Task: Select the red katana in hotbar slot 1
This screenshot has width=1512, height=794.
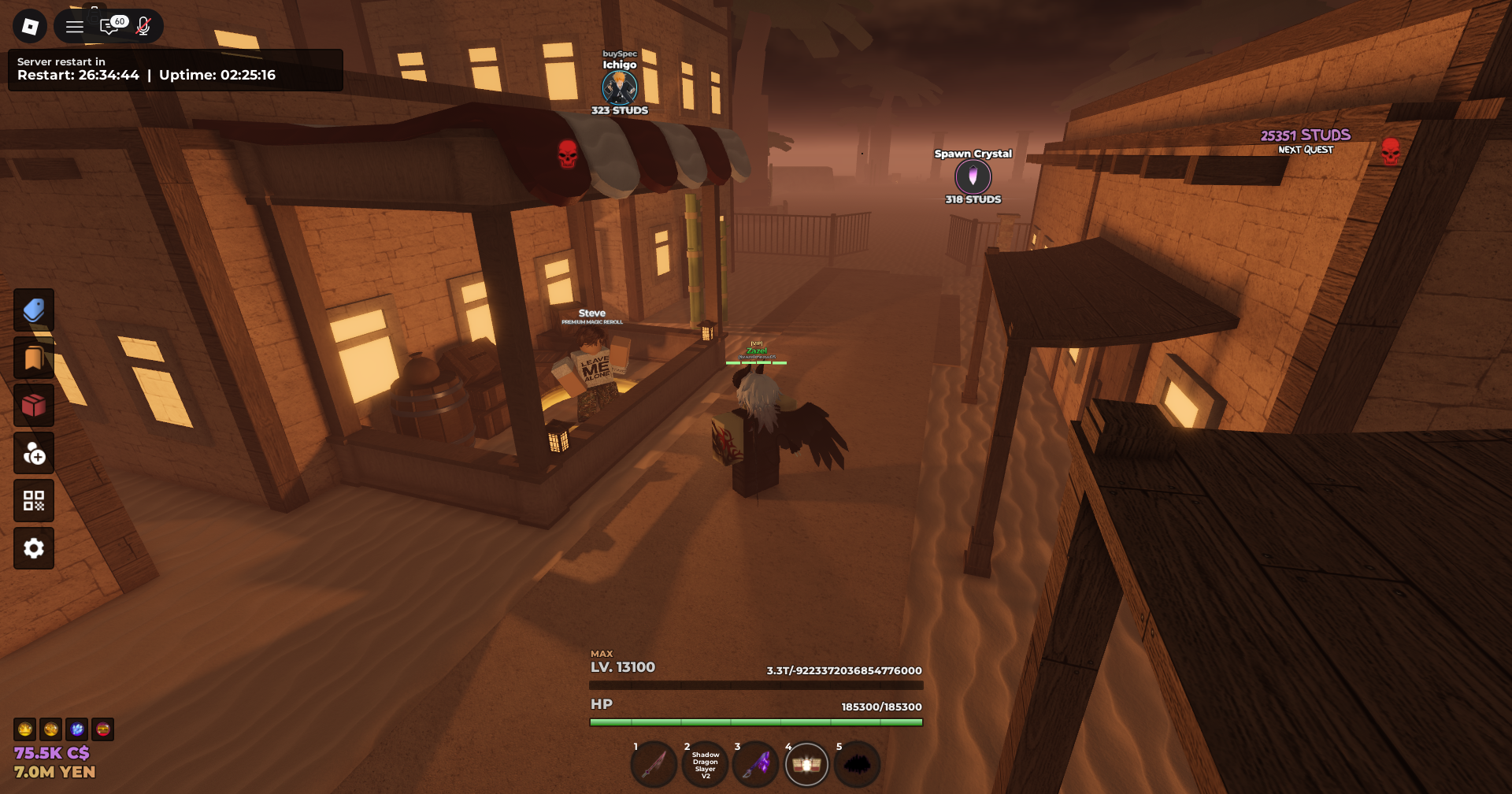Action: pos(654,764)
